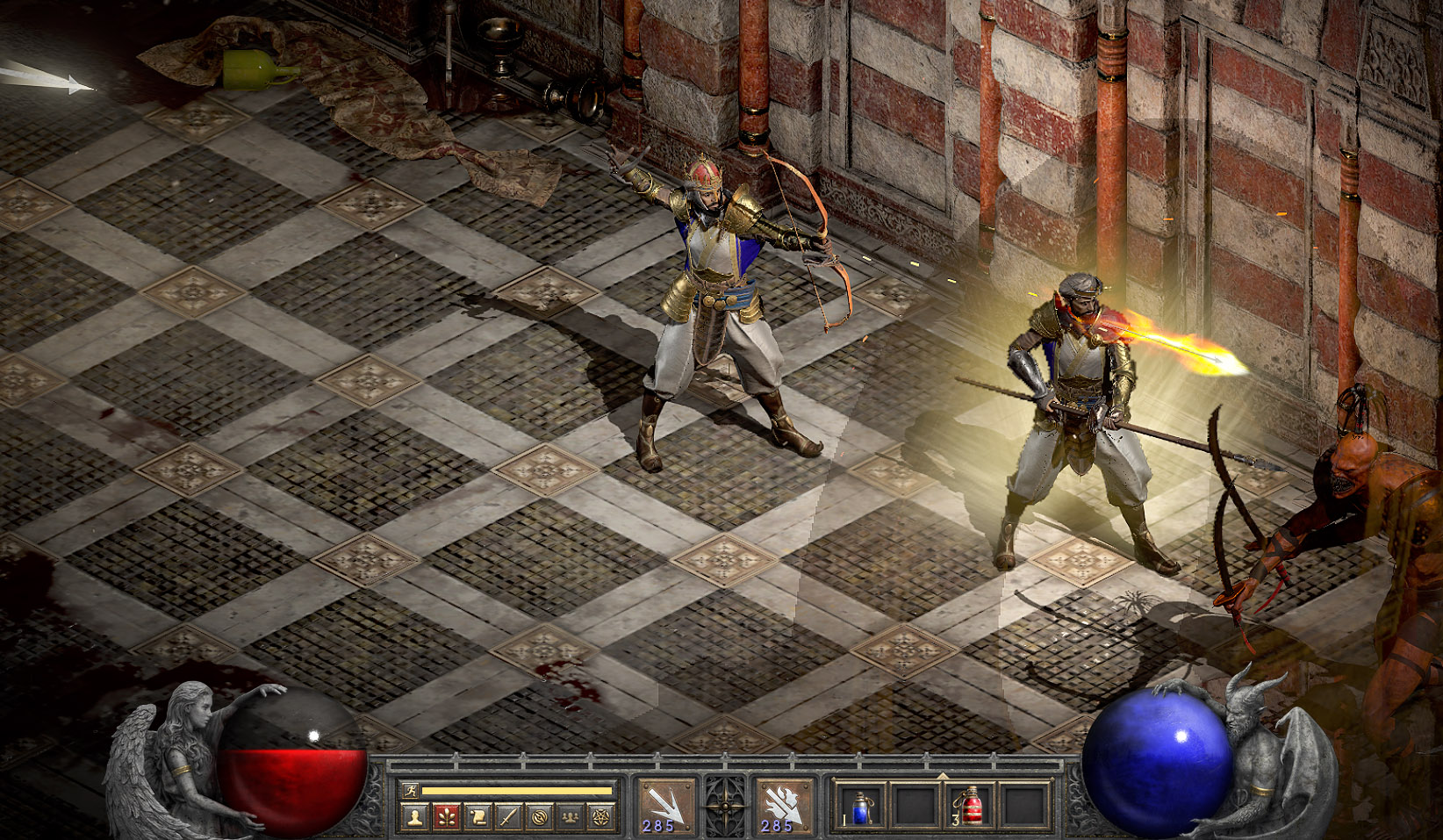Open the game menu pentagram button

pyautogui.click(x=600, y=817)
